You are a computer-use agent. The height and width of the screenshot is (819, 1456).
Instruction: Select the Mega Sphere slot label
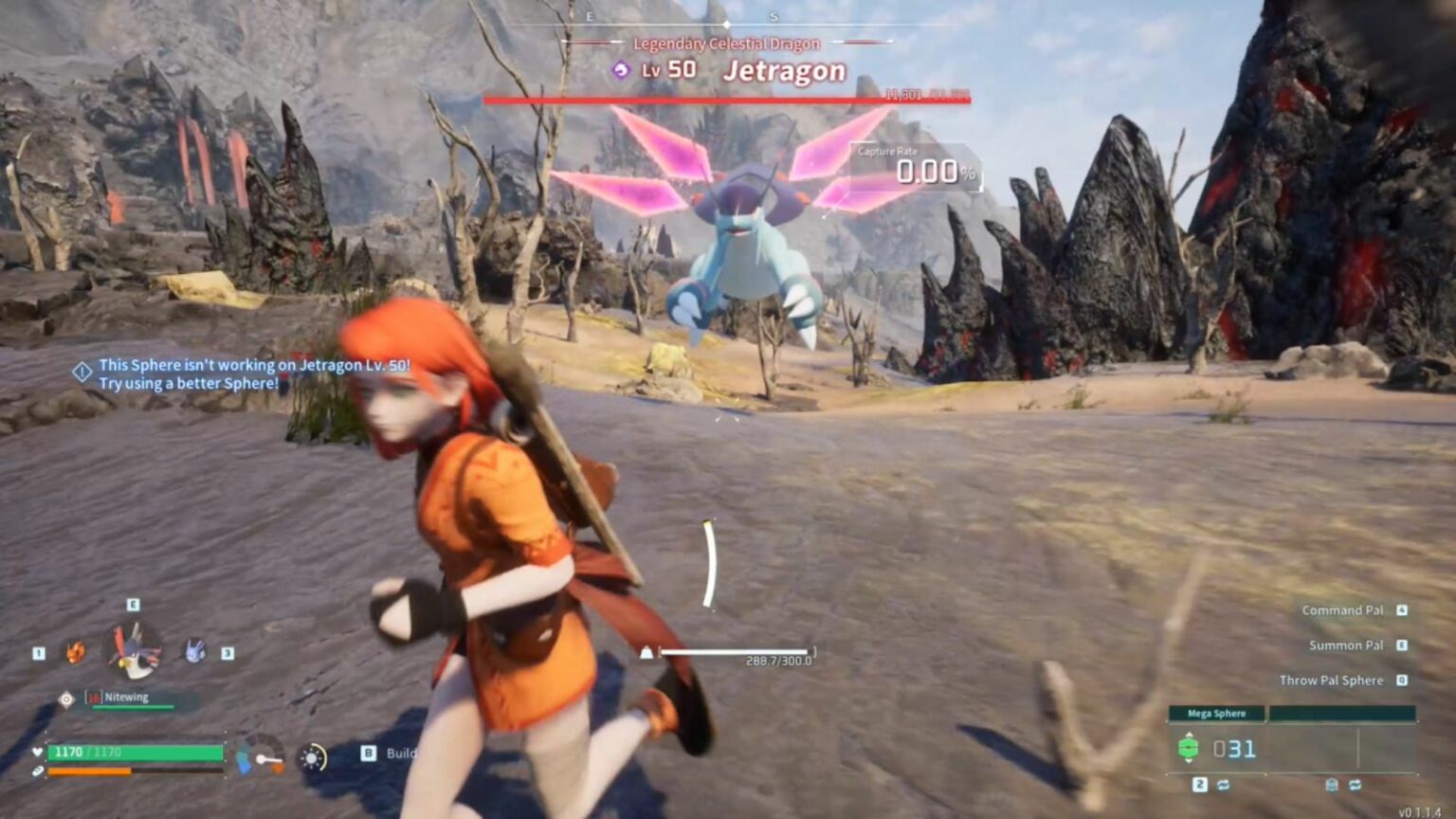[1217, 714]
